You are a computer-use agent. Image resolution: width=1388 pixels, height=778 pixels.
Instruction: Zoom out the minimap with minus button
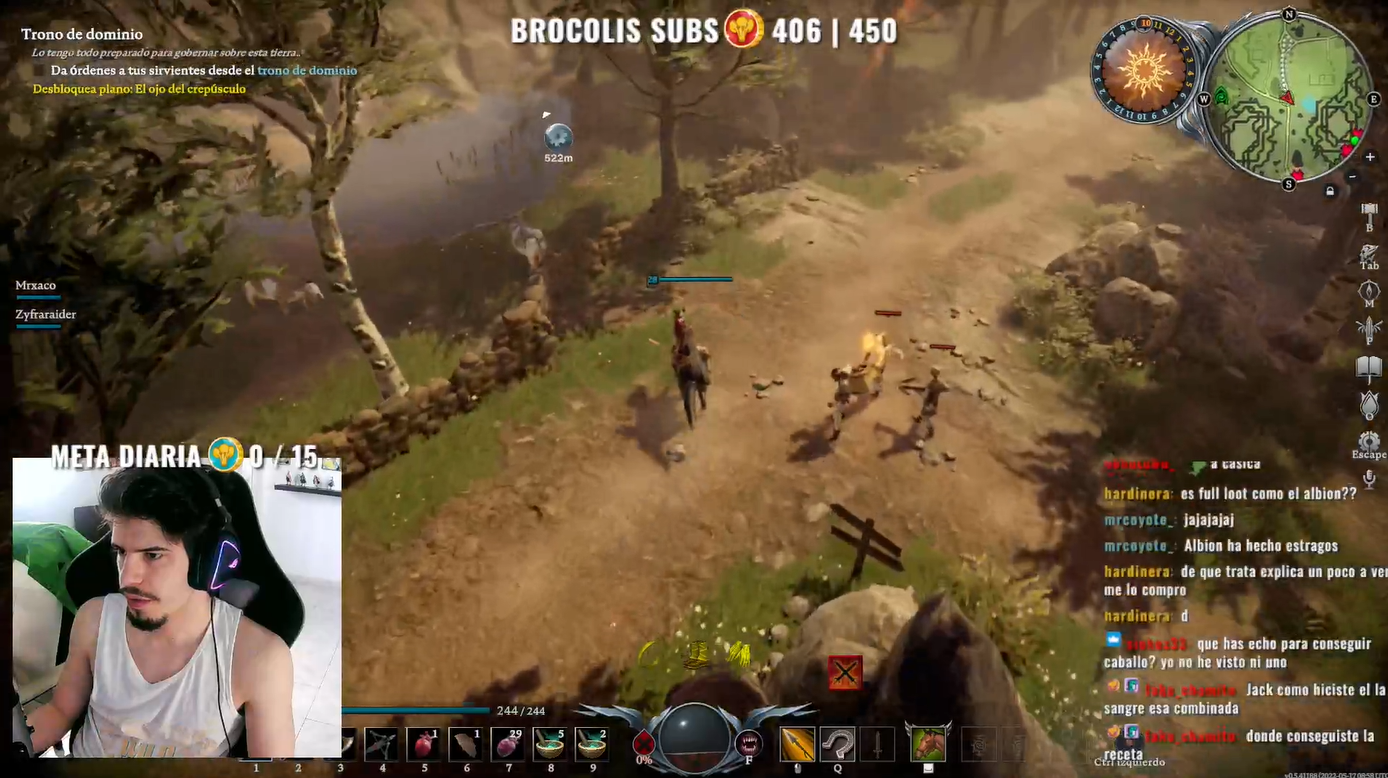click(1353, 176)
